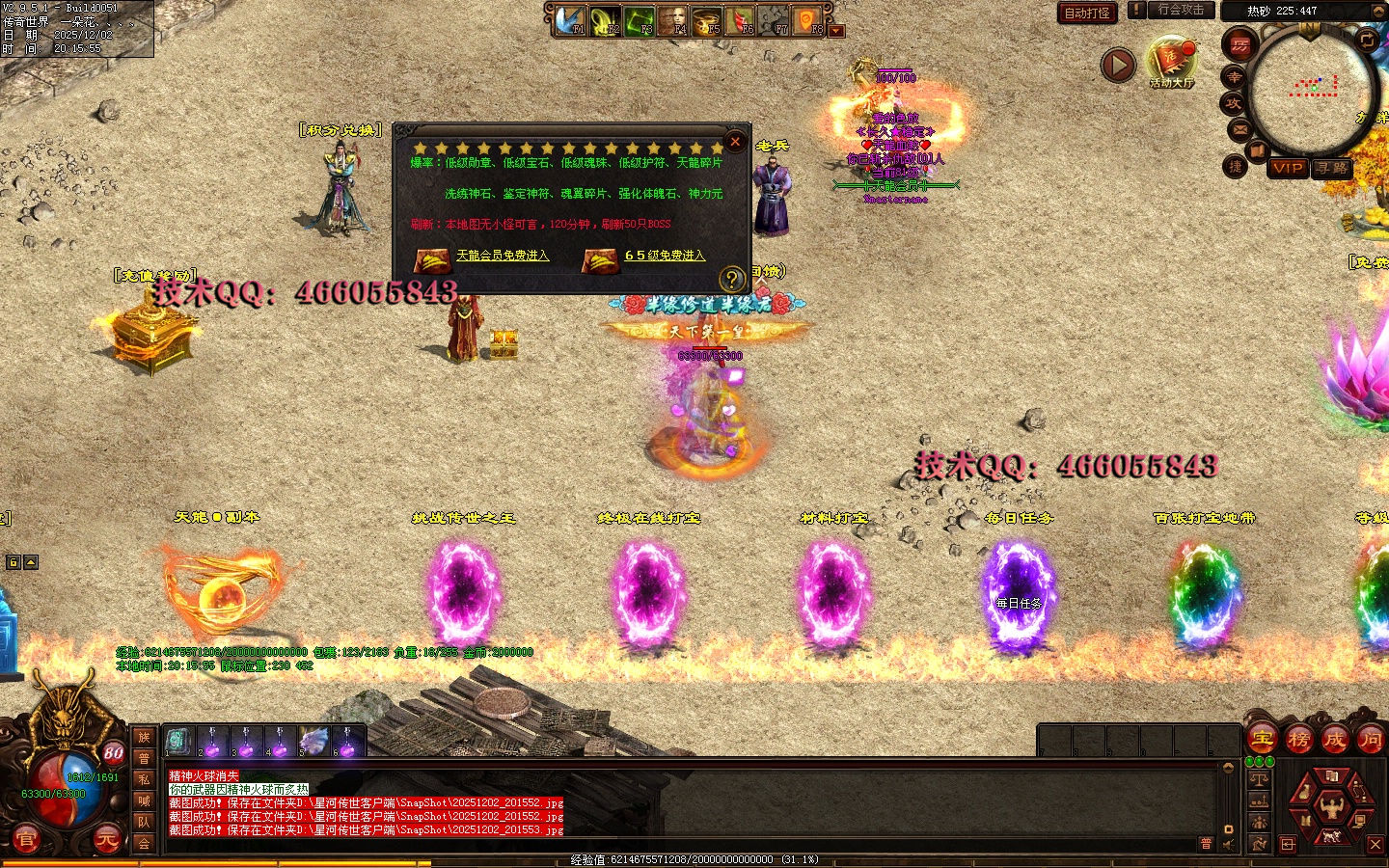Open the 榜 ranking button

tap(1298, 740)
